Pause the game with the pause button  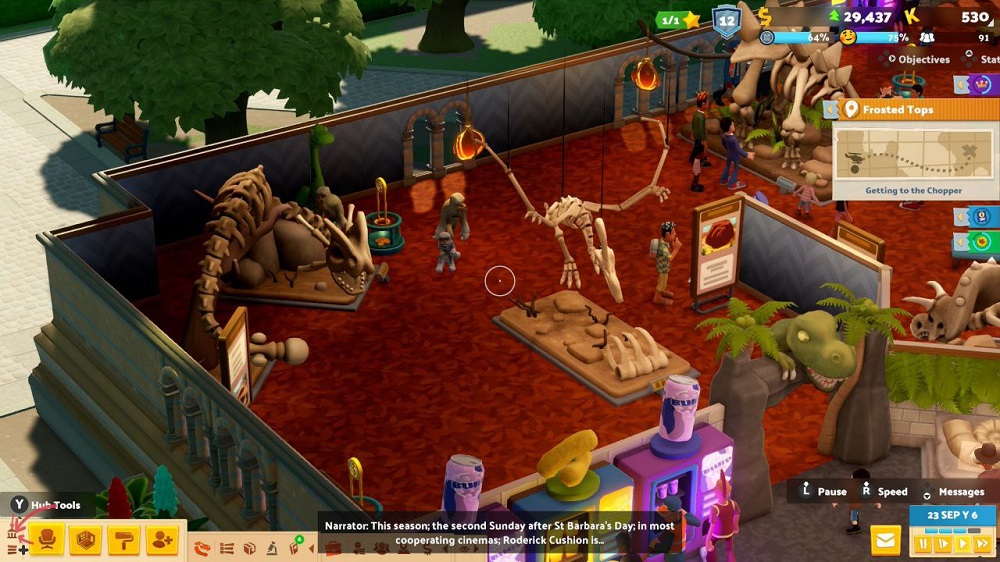(922, 544)
